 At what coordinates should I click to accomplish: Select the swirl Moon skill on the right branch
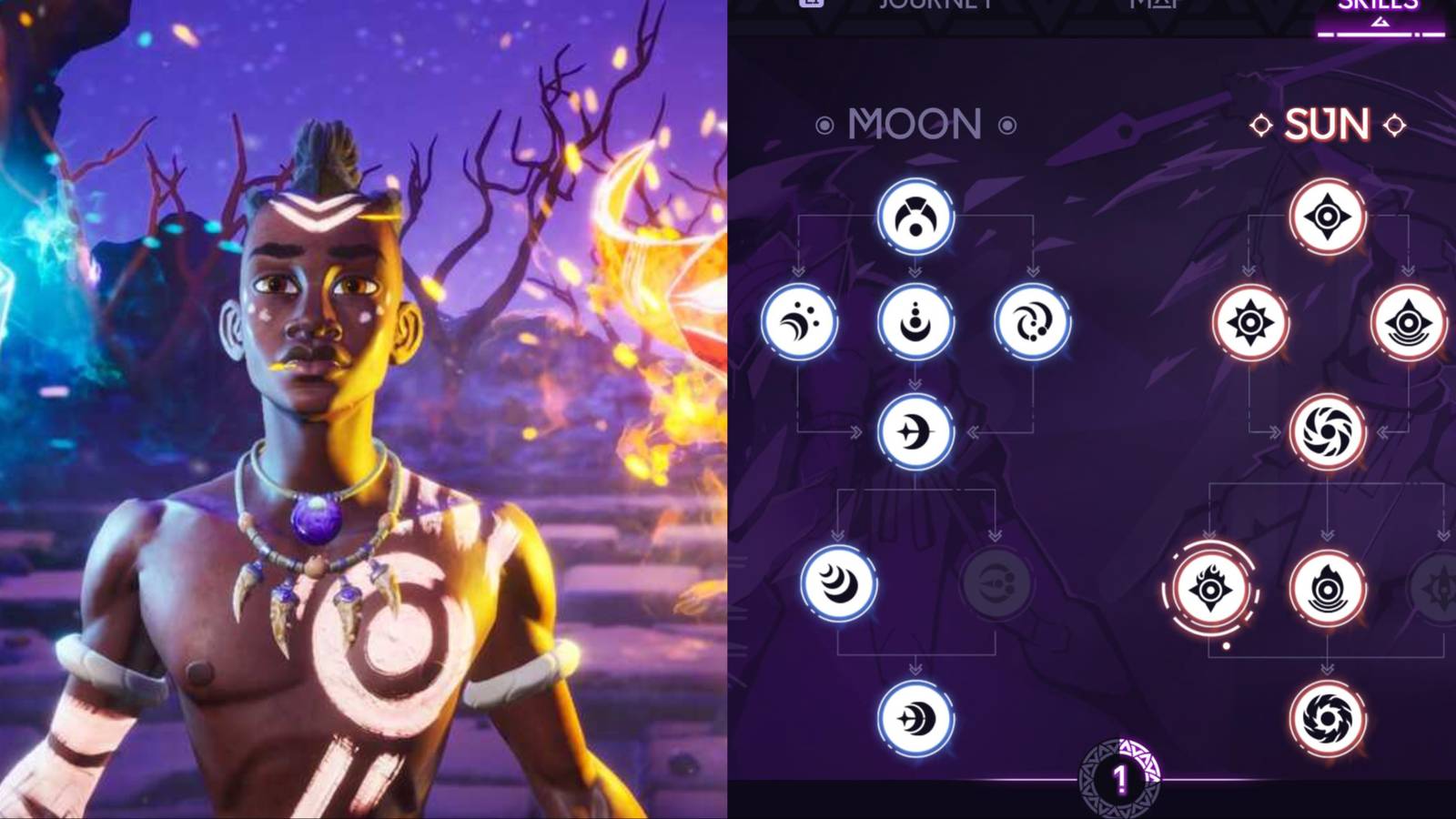click(x=1033, y=322)
